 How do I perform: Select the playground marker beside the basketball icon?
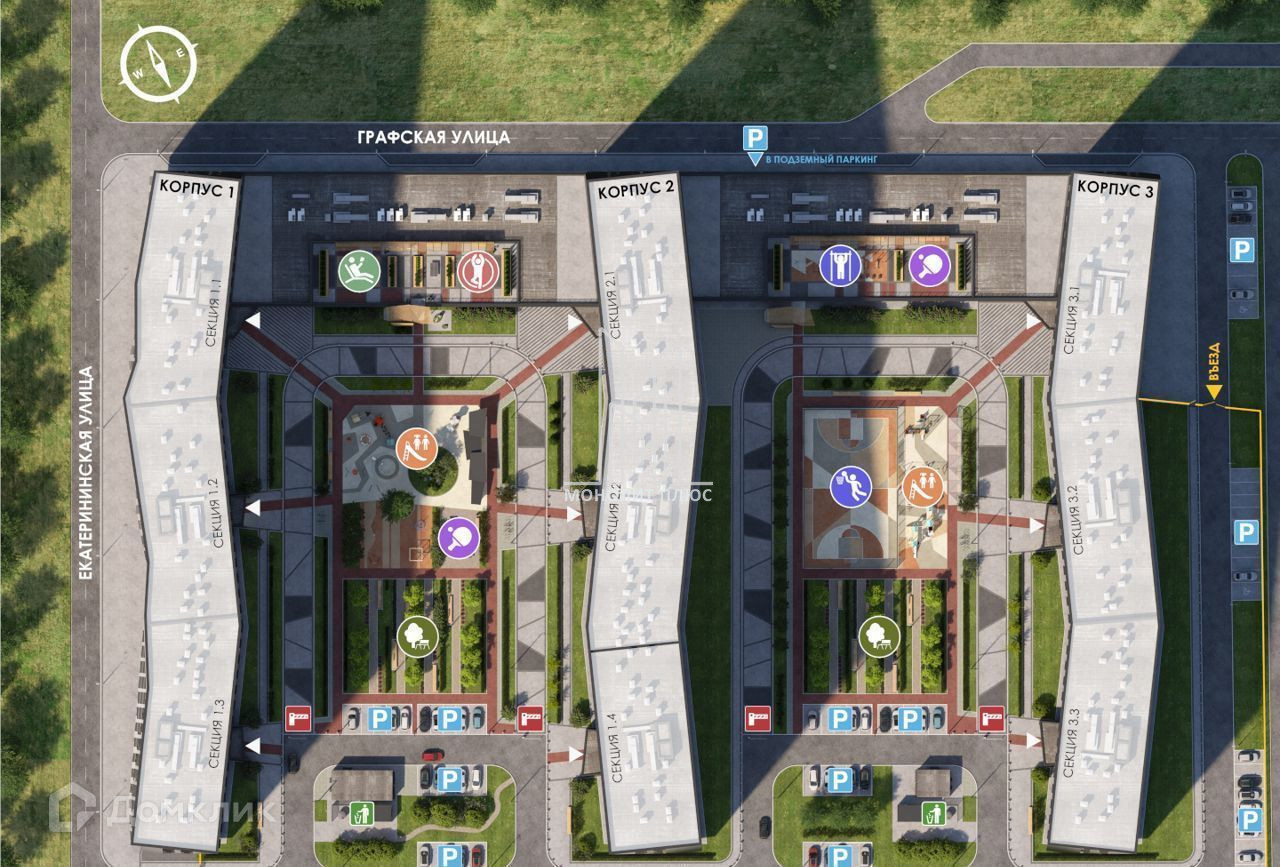pyautogui.click(x=923, y=486)
